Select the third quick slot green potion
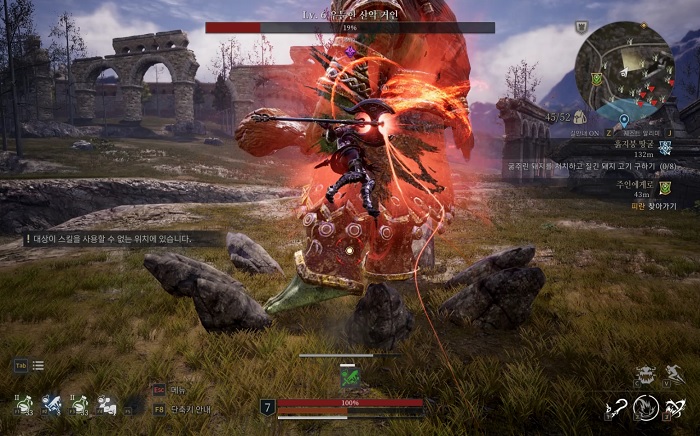The image size is (700, 436). [79, 405]
